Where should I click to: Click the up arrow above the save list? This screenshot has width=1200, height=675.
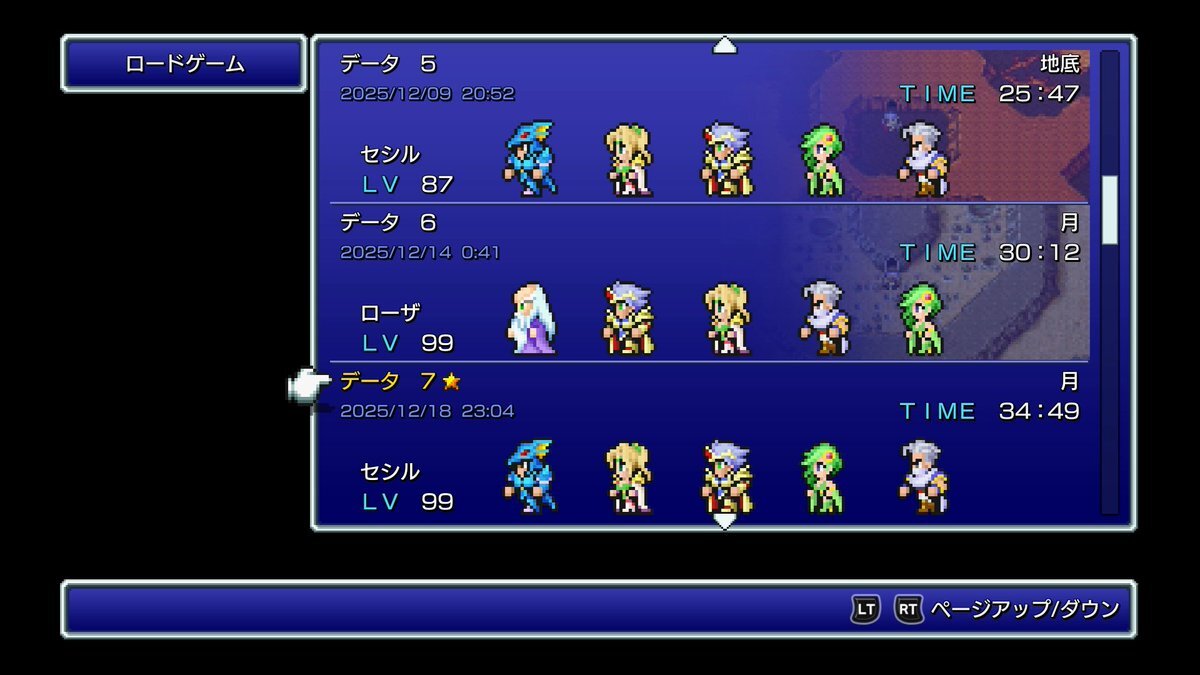[724, 45]
